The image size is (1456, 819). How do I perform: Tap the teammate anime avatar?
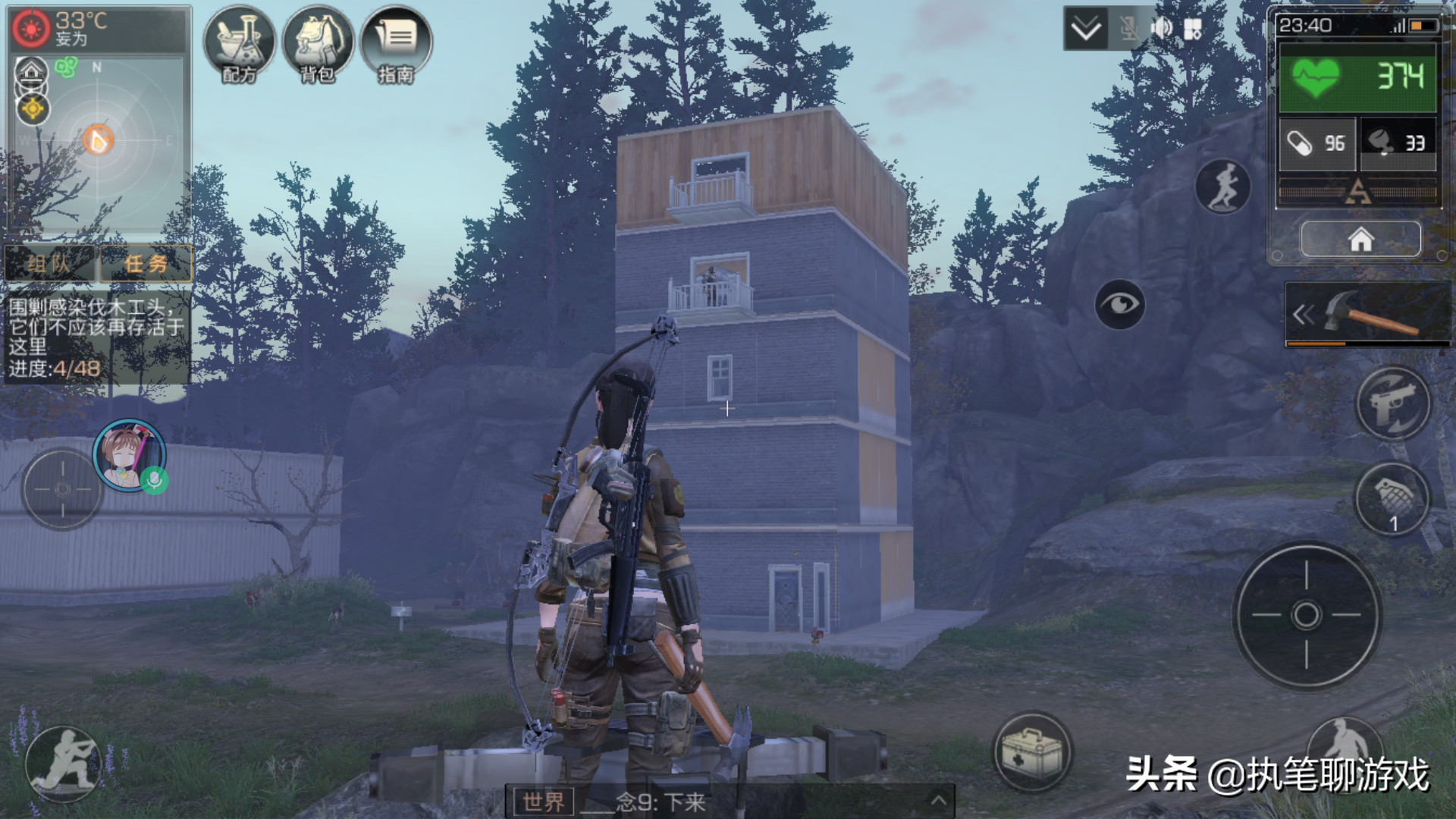129,455
